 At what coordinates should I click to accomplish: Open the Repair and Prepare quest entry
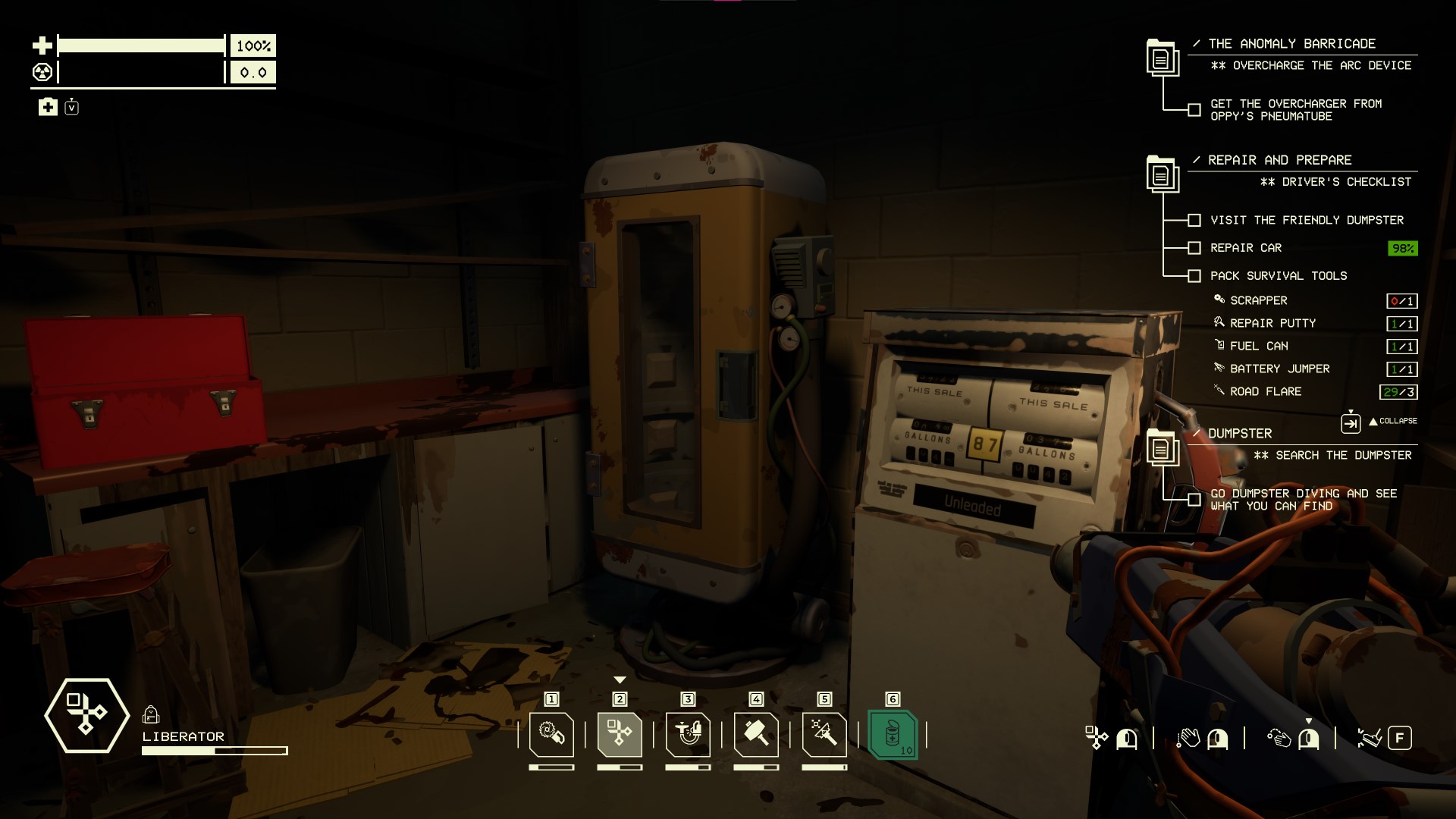tap(1279, 160)
